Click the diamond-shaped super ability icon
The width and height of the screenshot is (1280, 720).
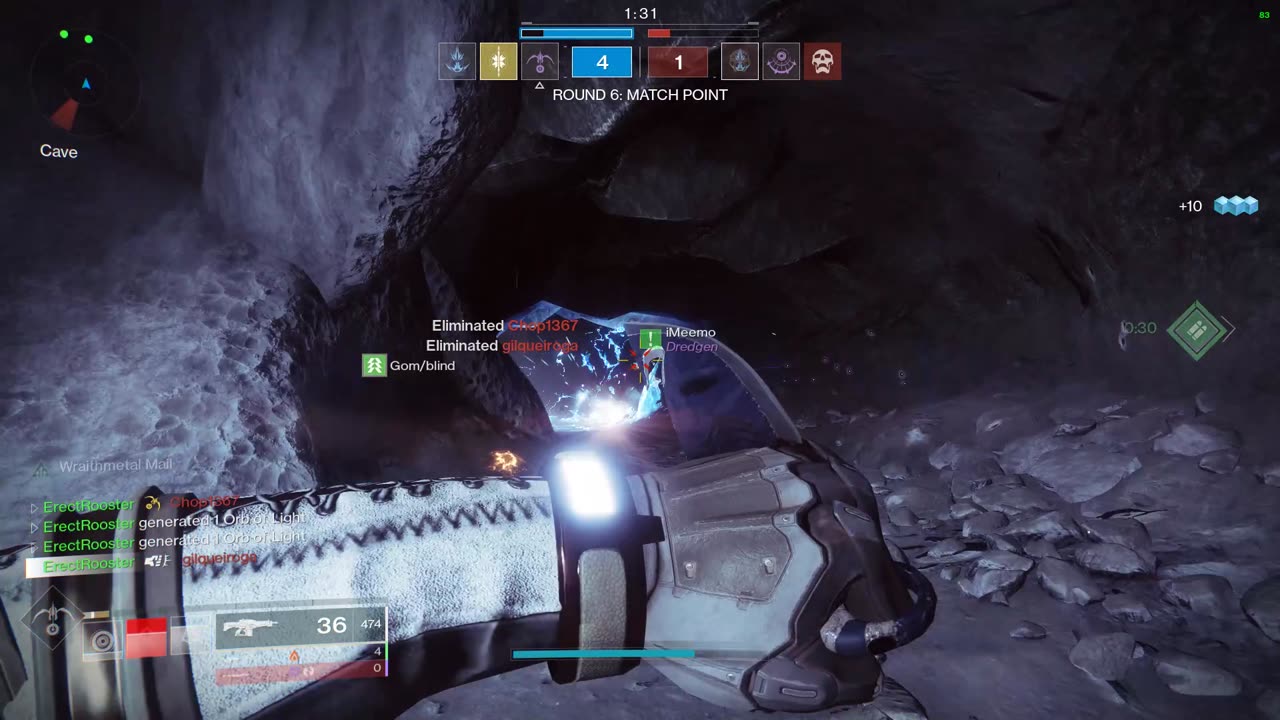coord(52,620)
